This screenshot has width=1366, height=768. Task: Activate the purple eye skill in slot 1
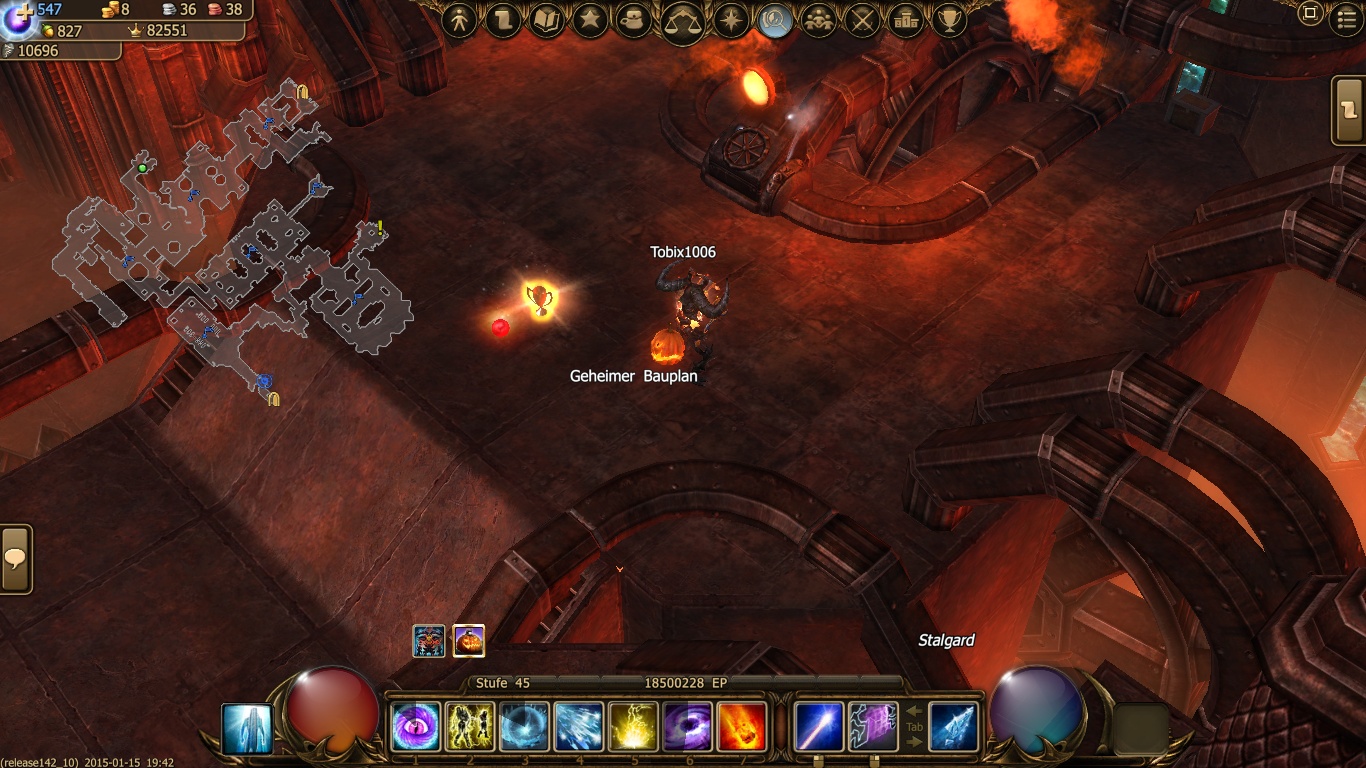(x=416, y=727)
